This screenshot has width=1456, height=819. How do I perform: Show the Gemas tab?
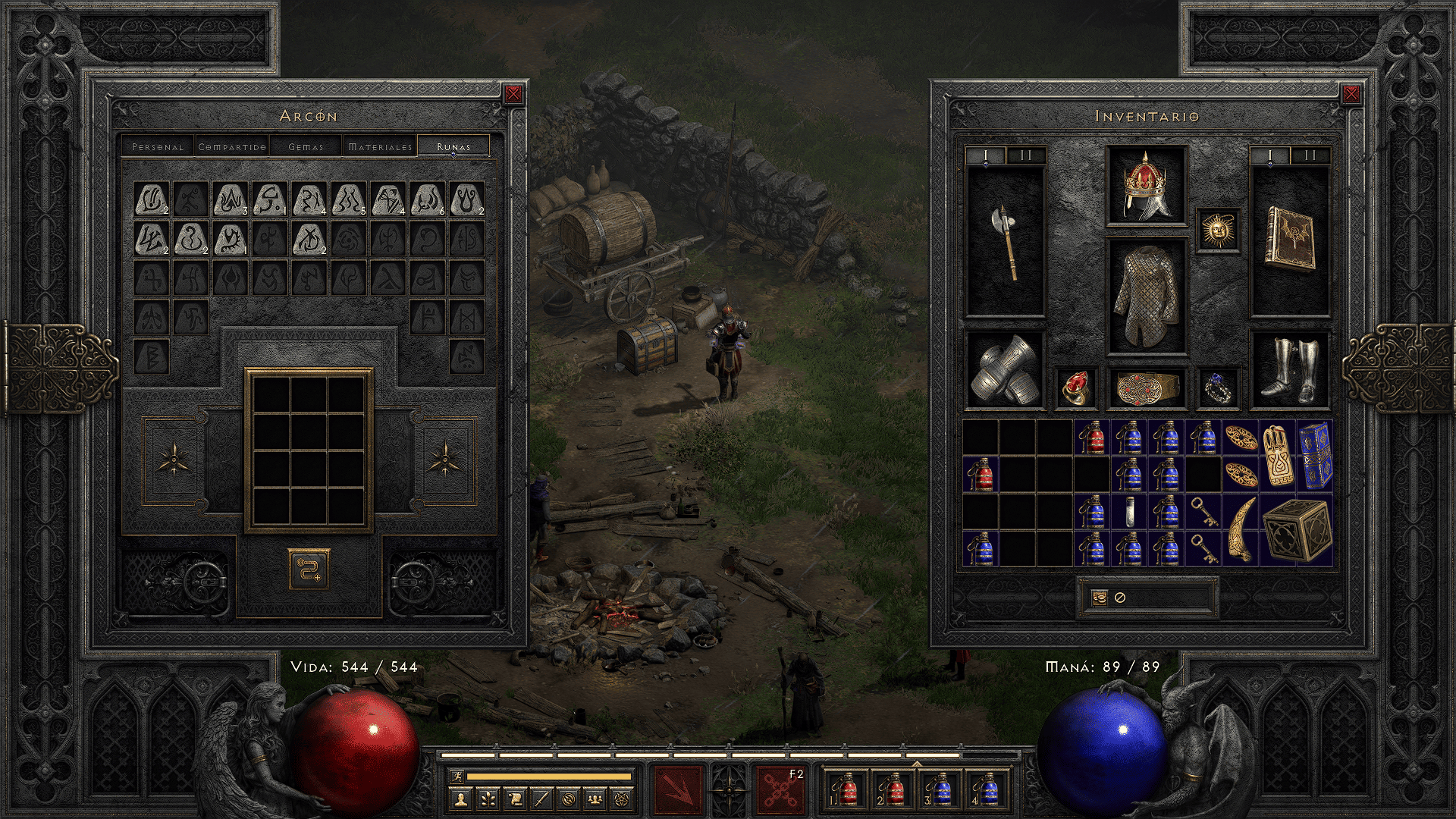click(x=306, y=146)
